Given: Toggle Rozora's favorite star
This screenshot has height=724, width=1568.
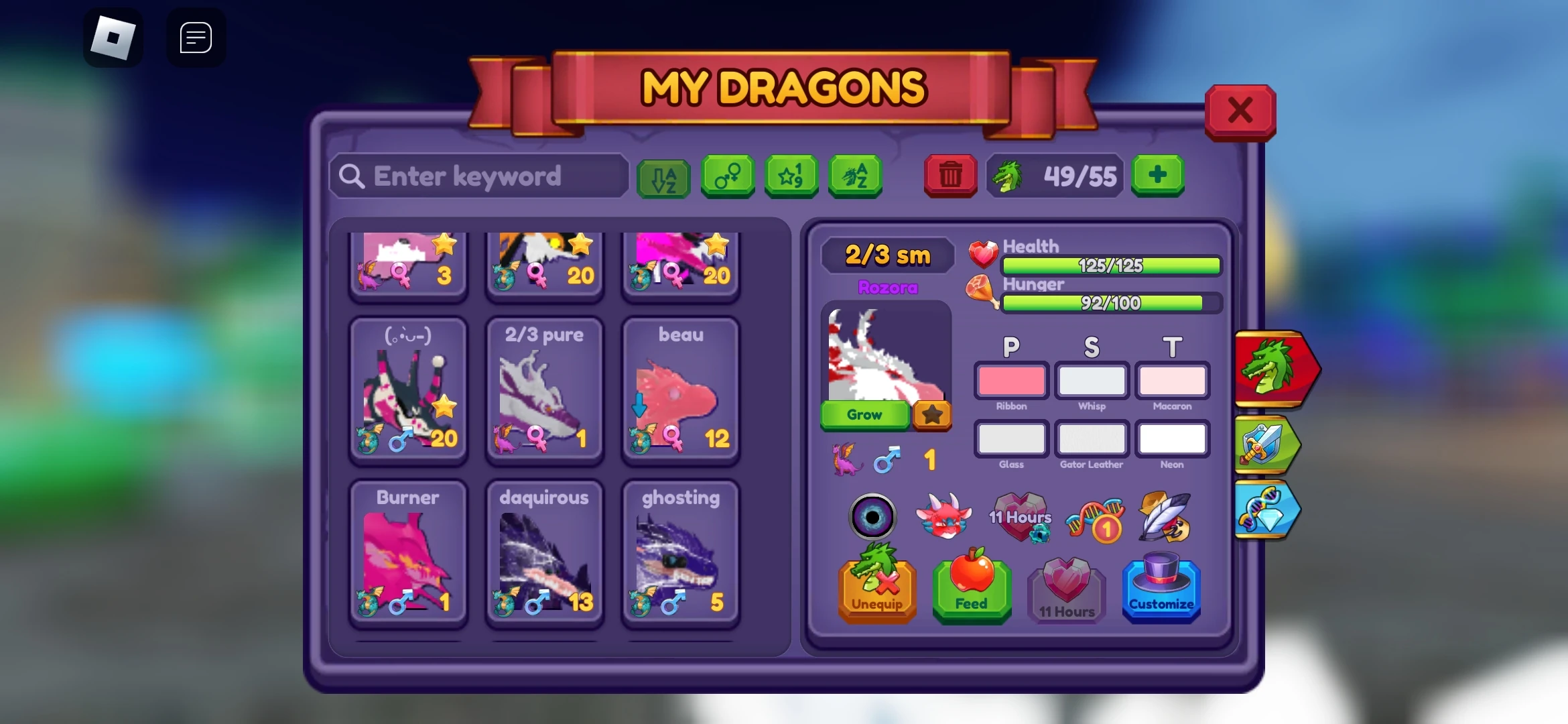Looking at the screenshot, I should (x=931, y=416).
